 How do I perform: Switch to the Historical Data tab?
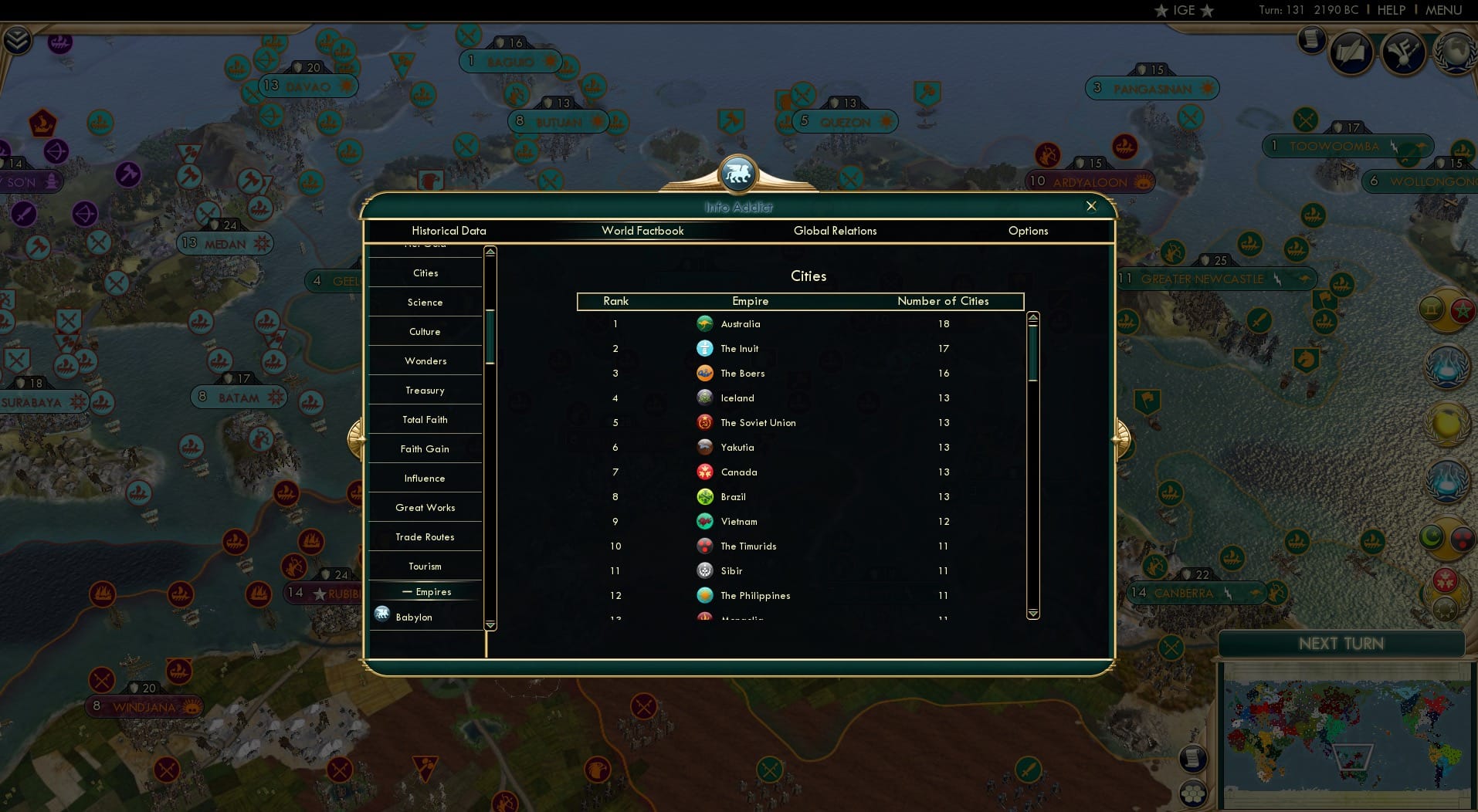coord(449,231)
